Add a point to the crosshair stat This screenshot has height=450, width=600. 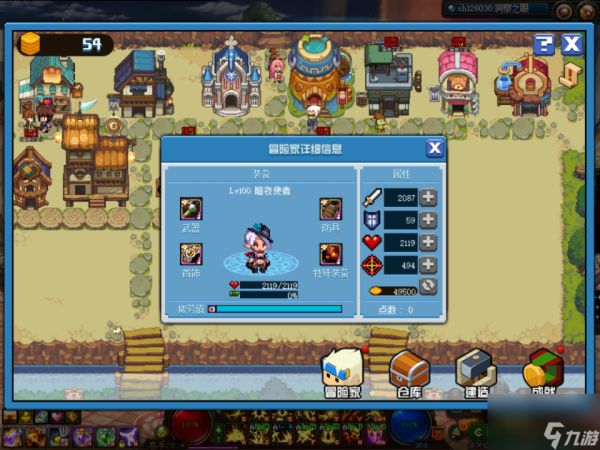pos(428,265)
